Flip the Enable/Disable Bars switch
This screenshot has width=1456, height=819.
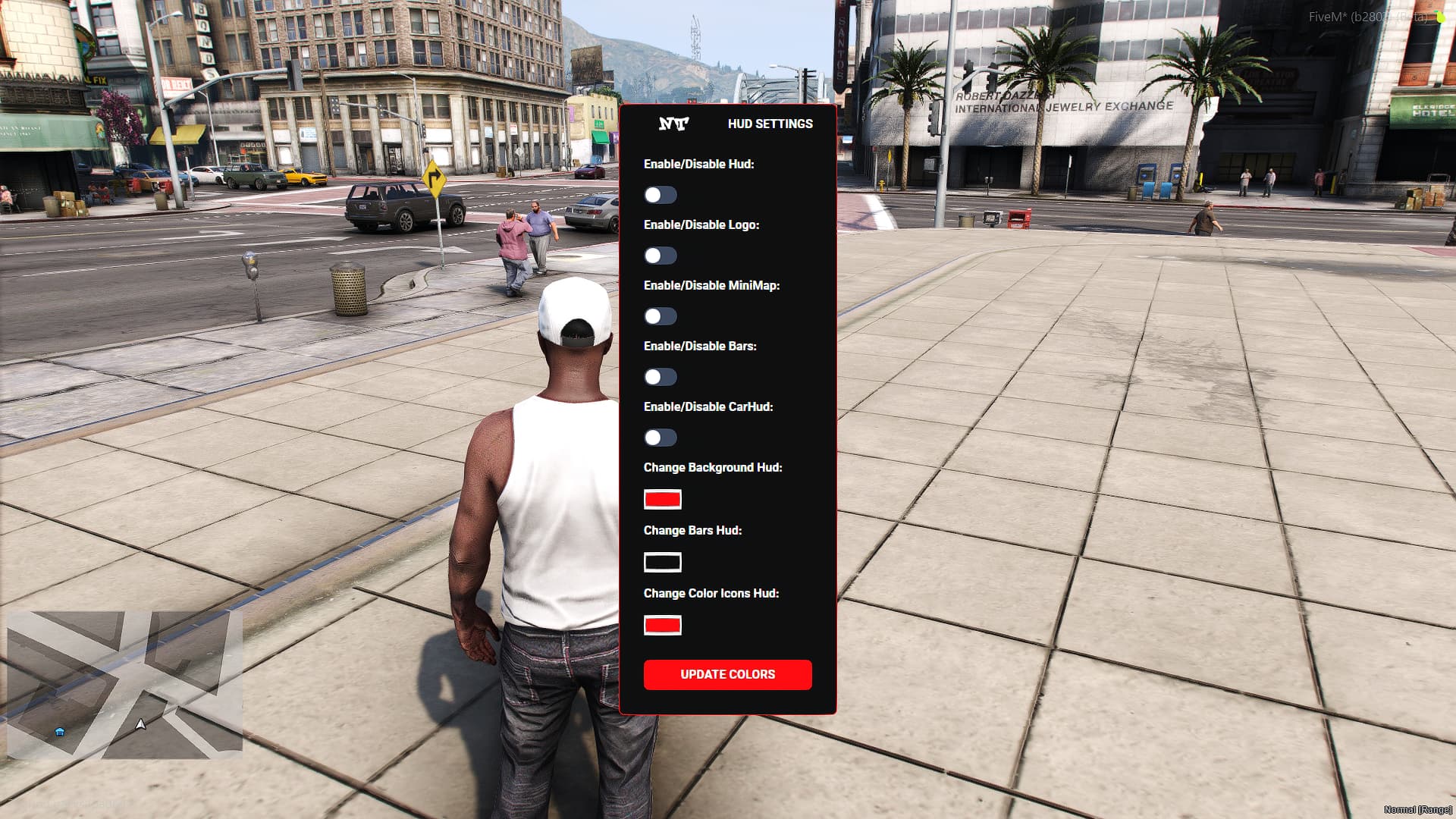[x=661, y=377]
